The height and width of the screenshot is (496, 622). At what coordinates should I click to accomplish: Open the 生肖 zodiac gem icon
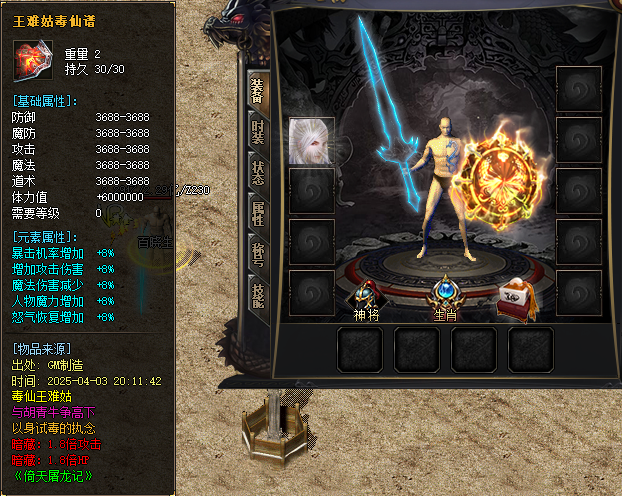pyautogui.click(x=443, y=293)
